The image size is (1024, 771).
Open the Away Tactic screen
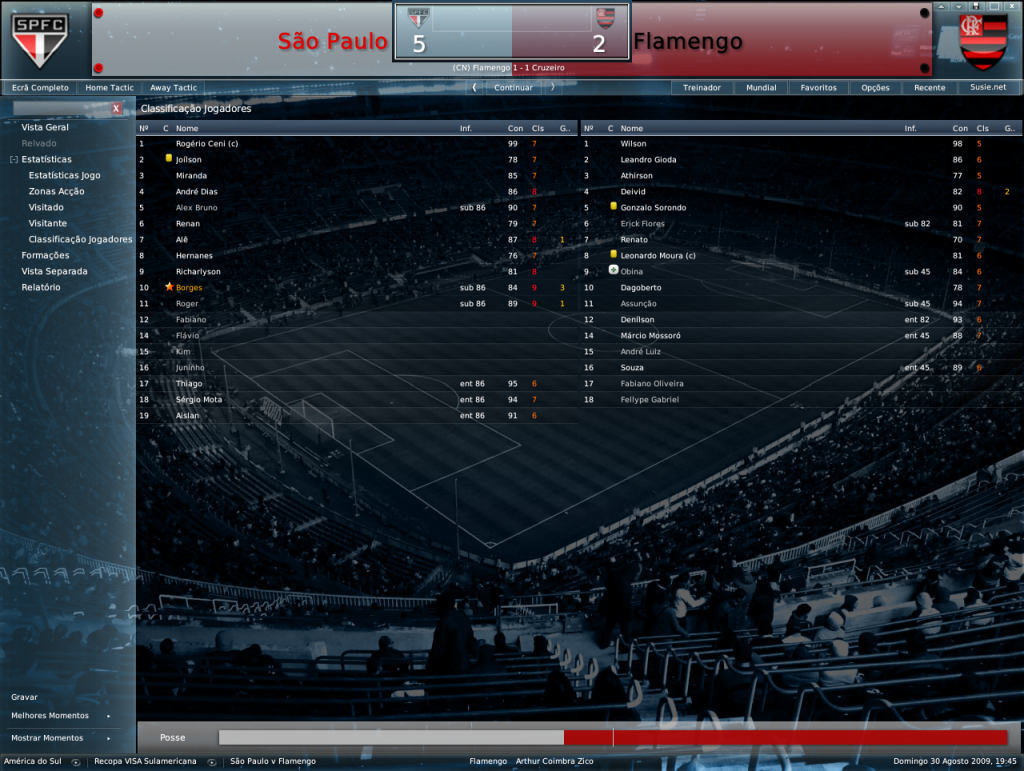click(174, 88)
